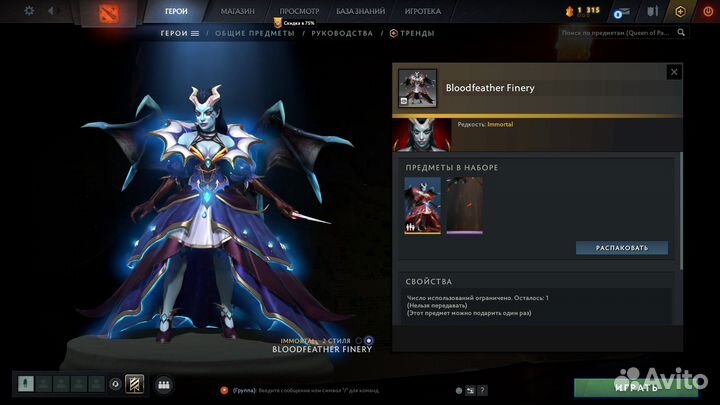Choose the second style radio button

tap(370, 341)
